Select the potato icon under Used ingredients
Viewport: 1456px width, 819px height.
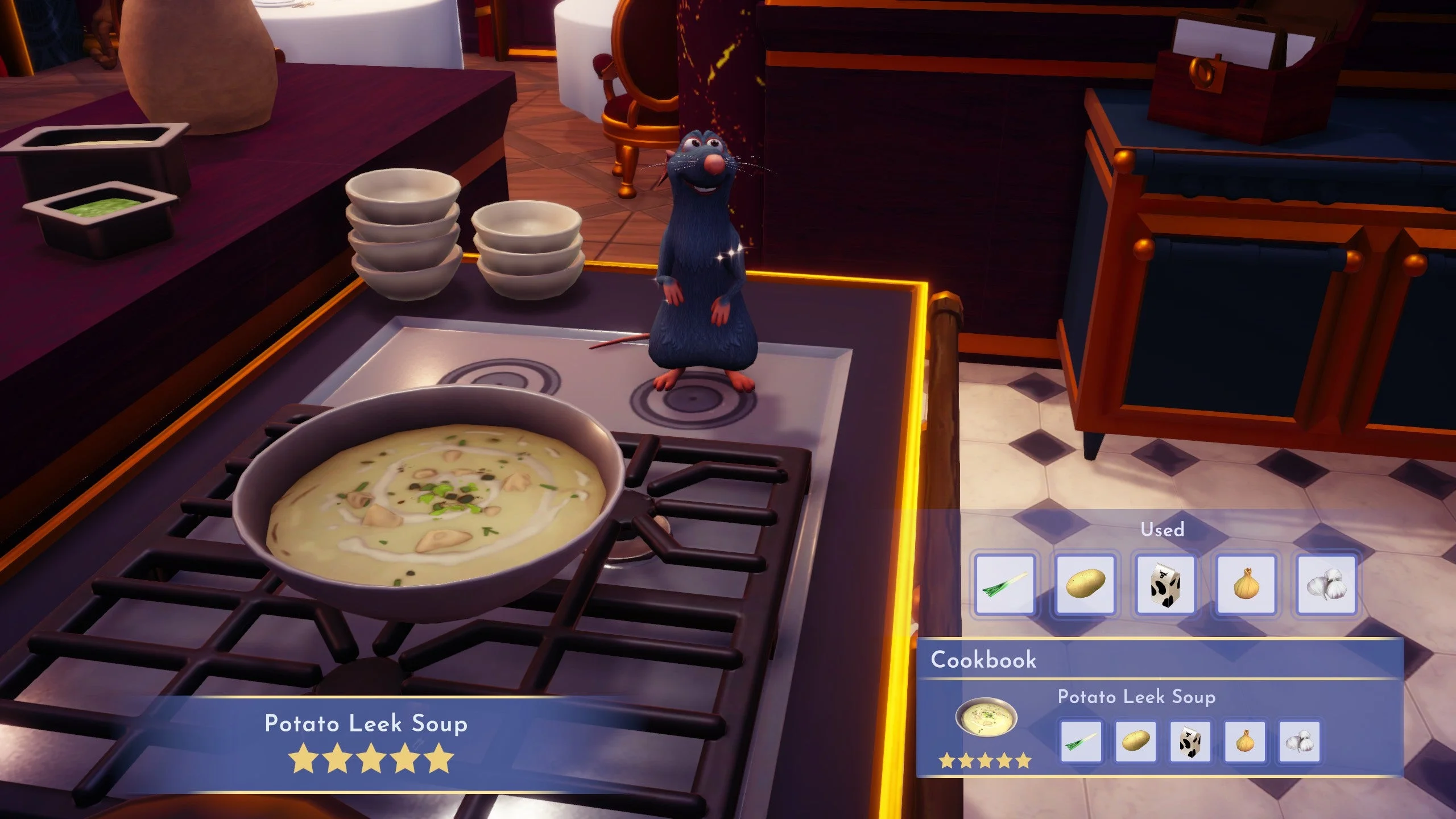coord(1085,585)
